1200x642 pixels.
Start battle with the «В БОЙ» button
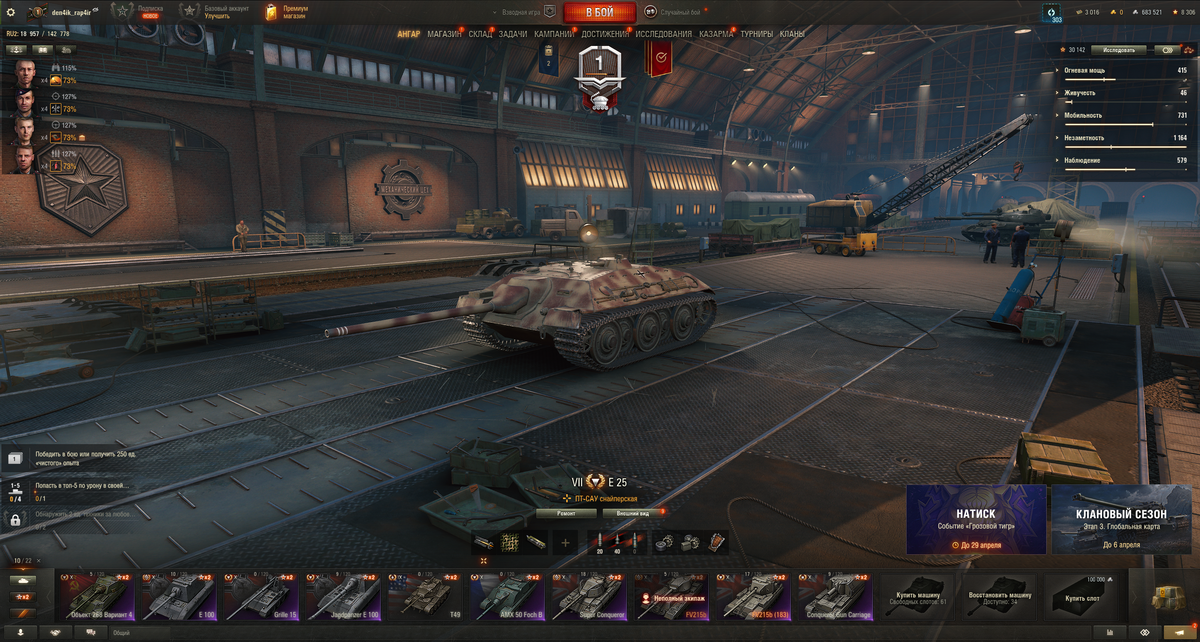pyautogui.click(x=599, y=12)
